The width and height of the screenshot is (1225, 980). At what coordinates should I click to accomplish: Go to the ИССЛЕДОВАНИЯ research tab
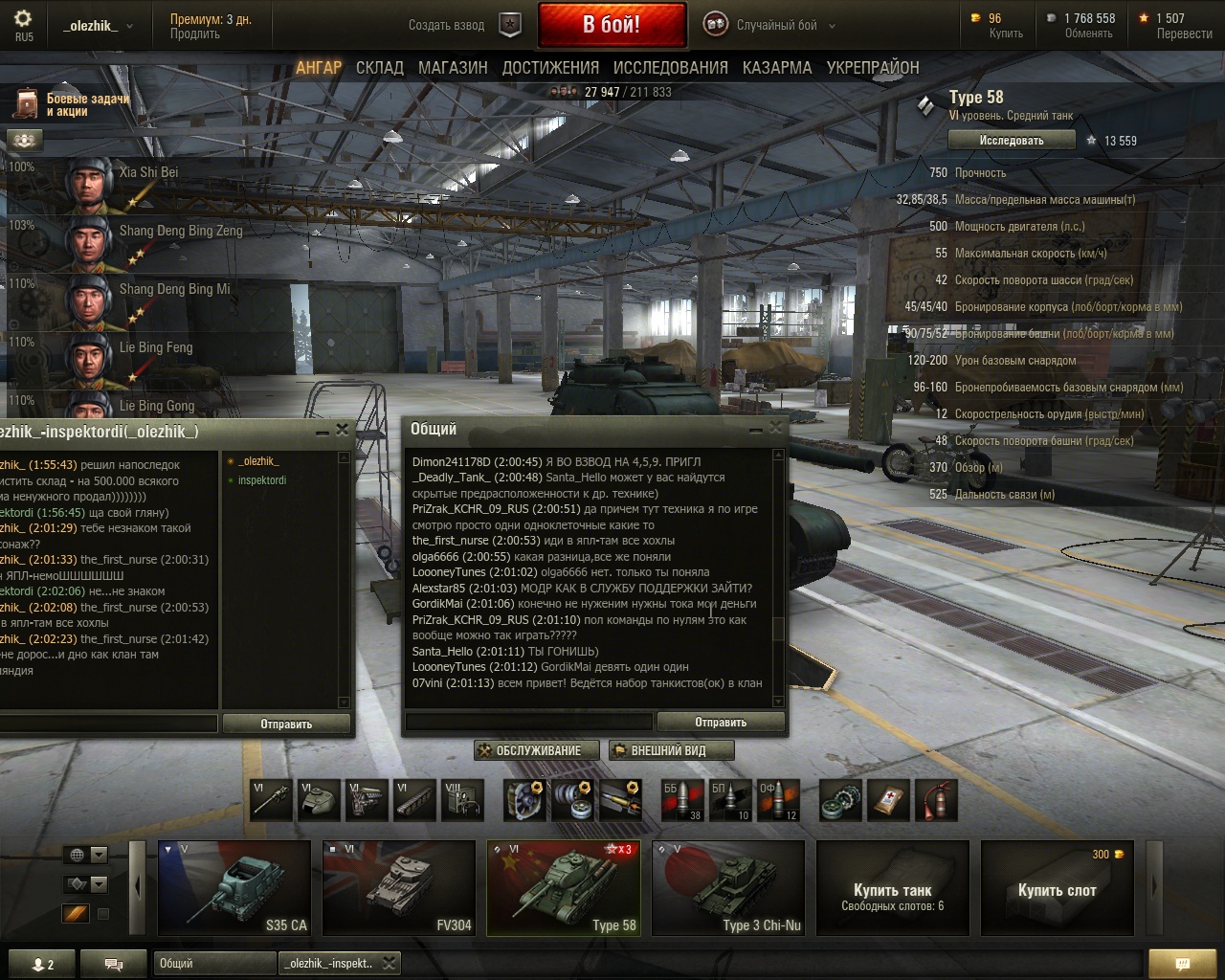[670, 68]
